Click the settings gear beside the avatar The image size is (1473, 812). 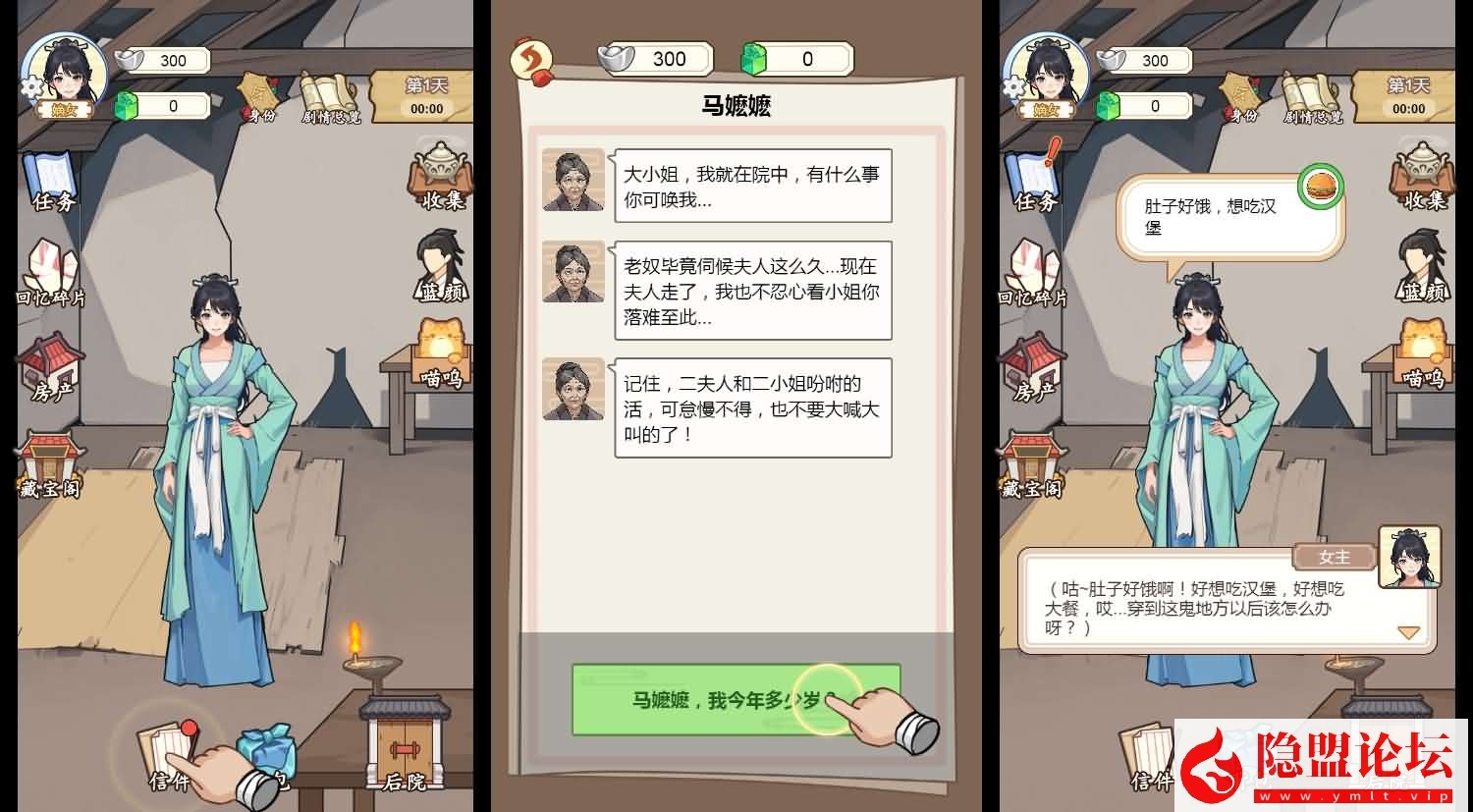coord(29,86)
